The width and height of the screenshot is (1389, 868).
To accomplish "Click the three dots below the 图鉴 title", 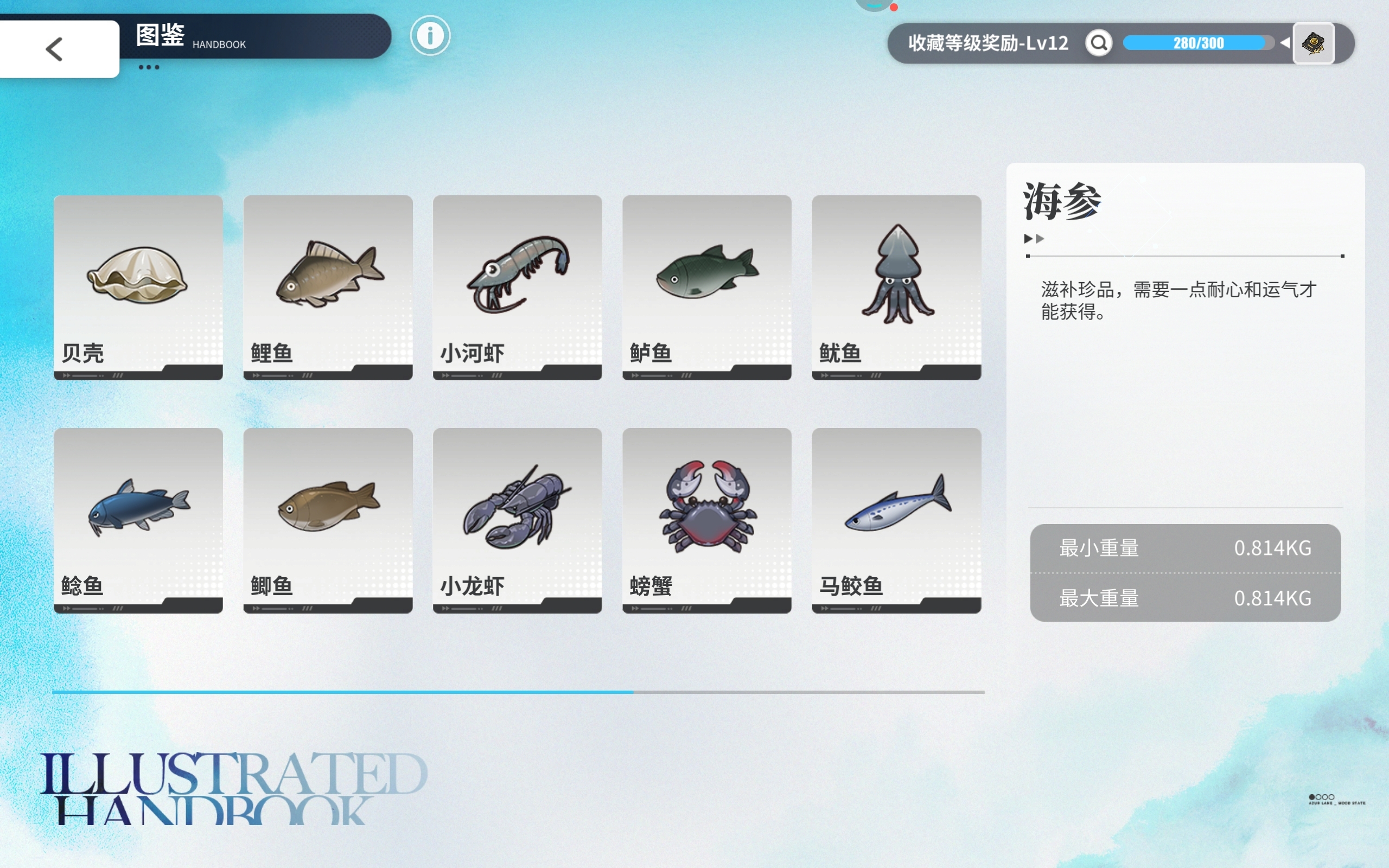I will (x=150, y=67).
